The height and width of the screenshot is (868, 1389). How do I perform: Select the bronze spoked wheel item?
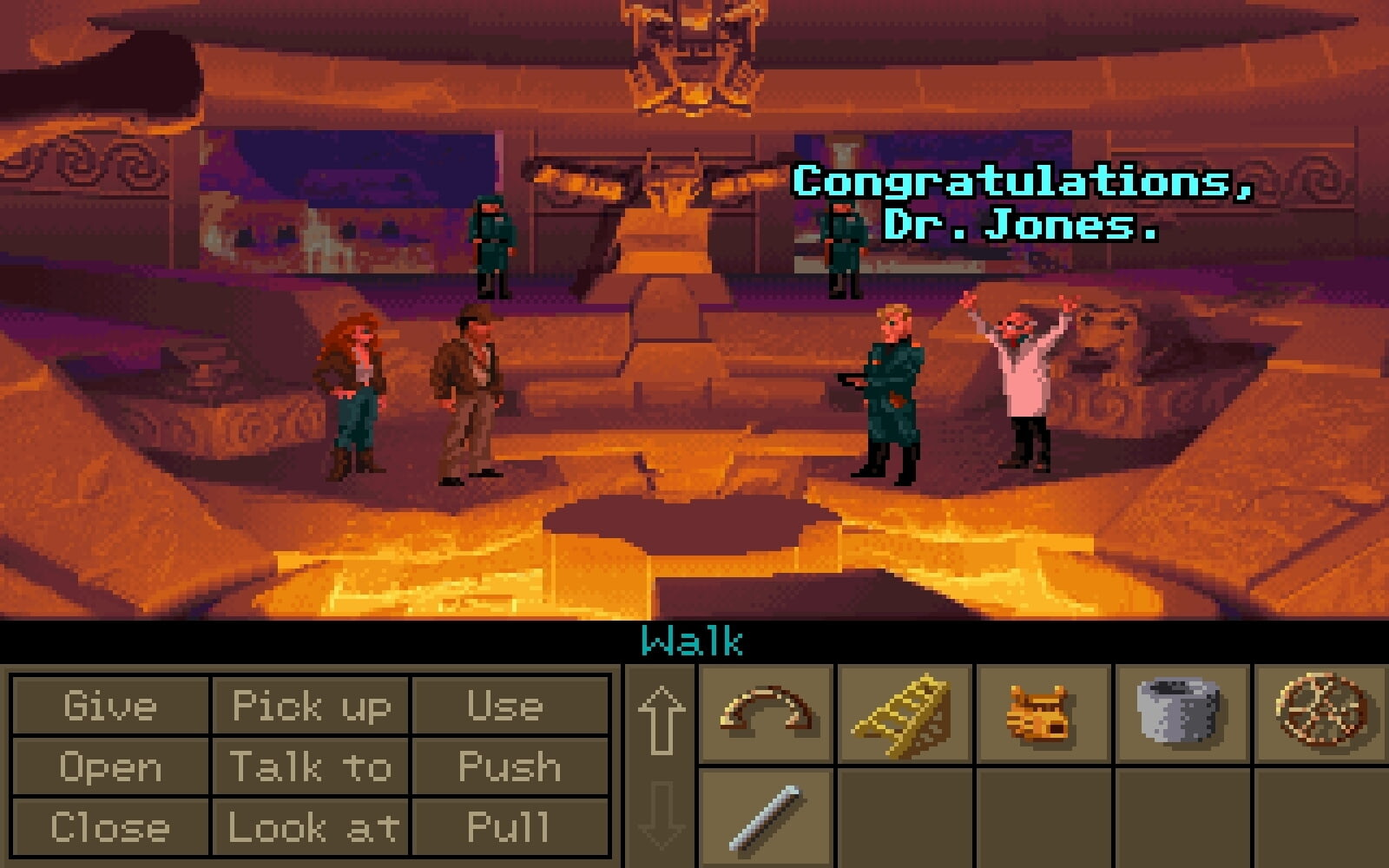[1321, 713]
